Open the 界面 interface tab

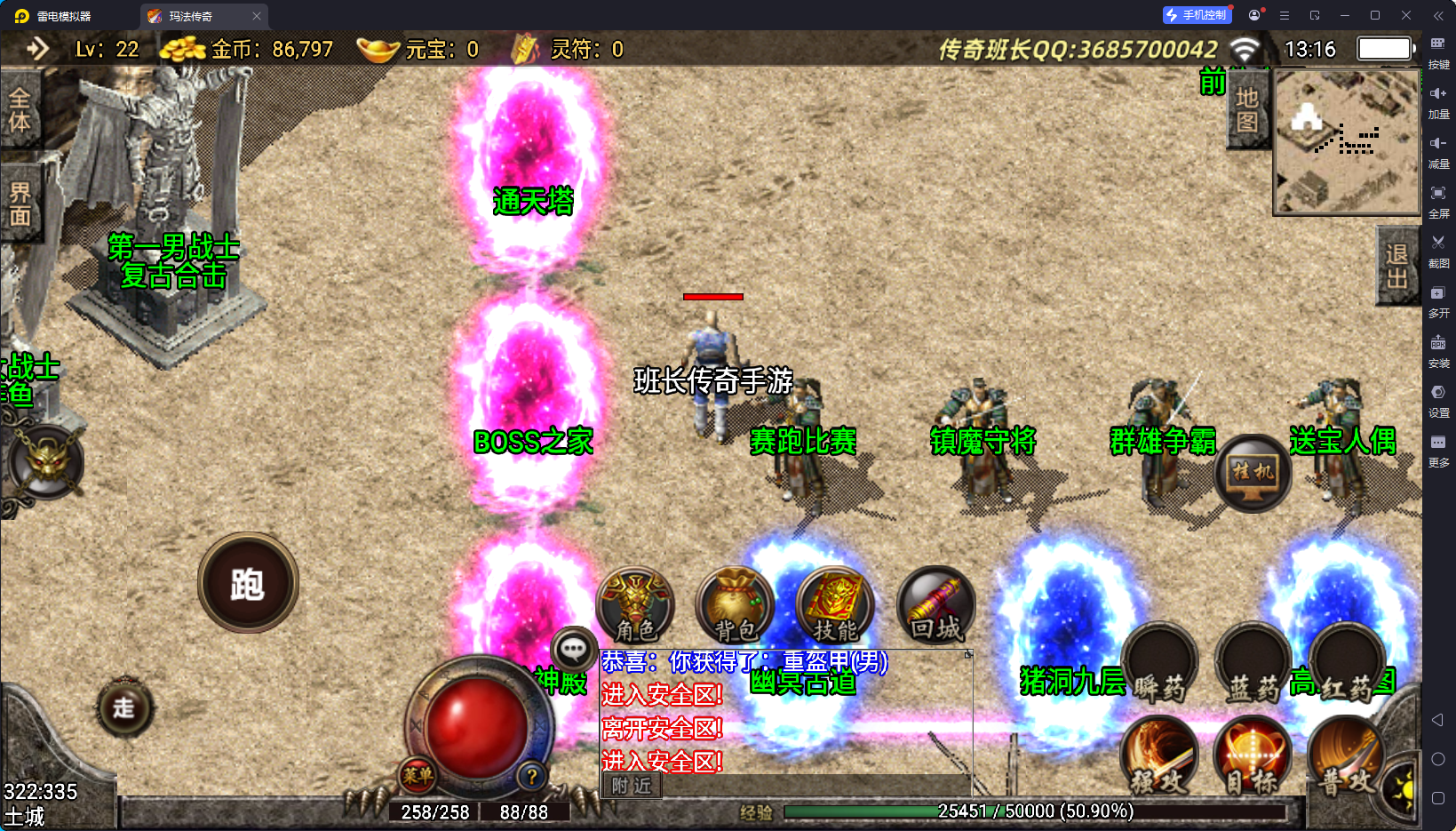point(20,204)
